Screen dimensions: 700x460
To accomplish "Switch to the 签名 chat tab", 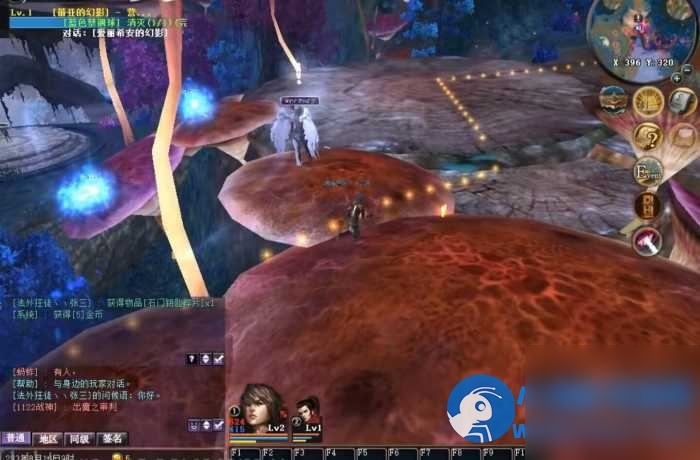I will (x=112, y=438).
